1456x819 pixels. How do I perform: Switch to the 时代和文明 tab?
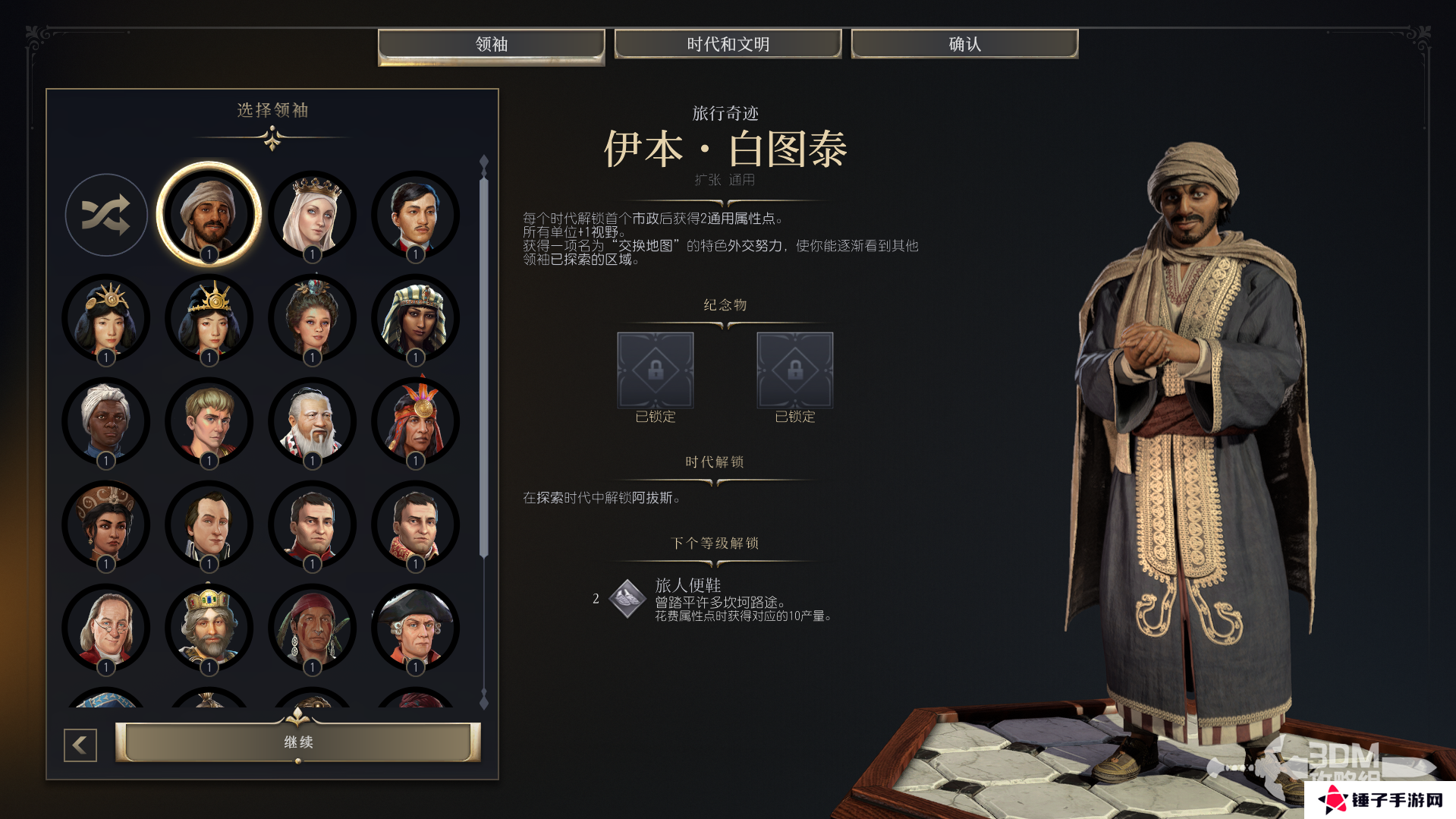(x=727, y=43)
